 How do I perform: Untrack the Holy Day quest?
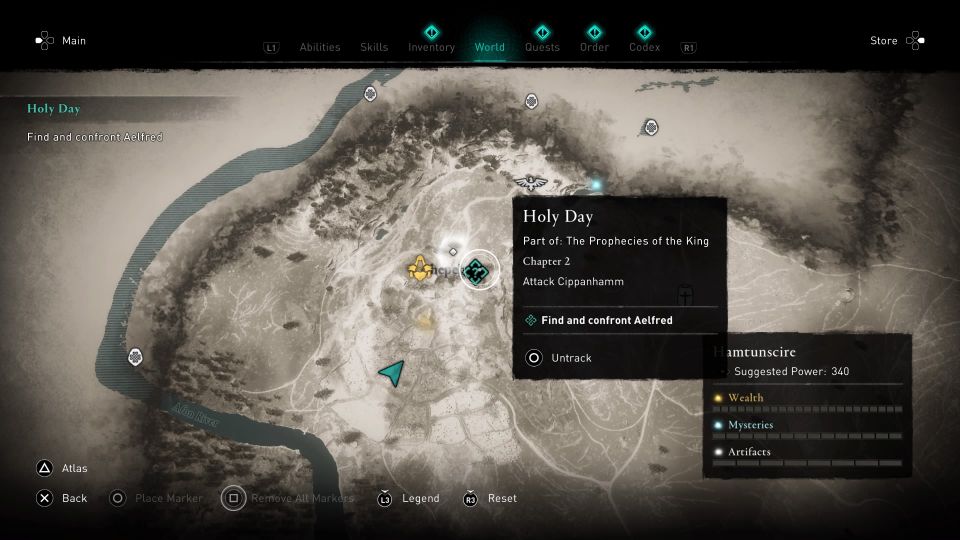pos(570,358)
